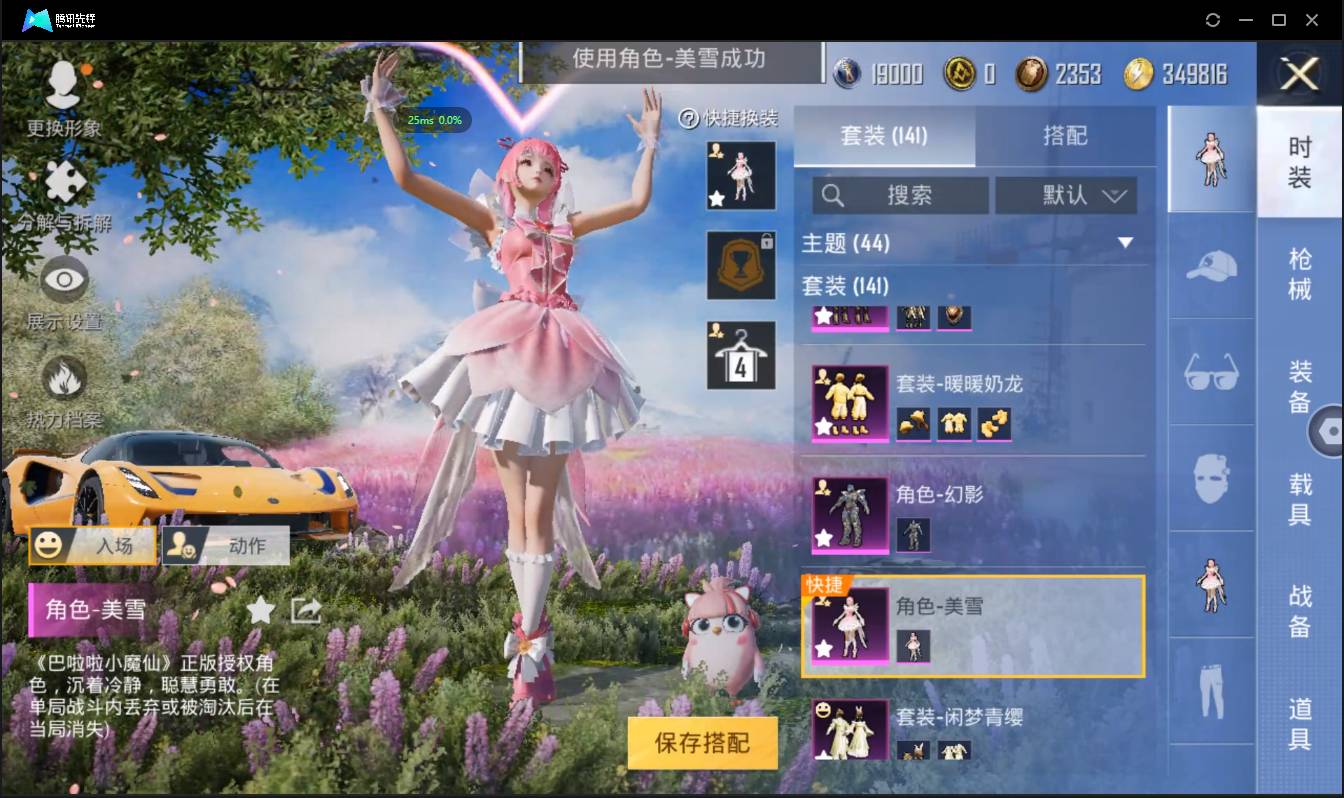This screenshot has width=1344, height=798.
Task: Select the mask slot icon
Action: click(x=1210, y=478)
